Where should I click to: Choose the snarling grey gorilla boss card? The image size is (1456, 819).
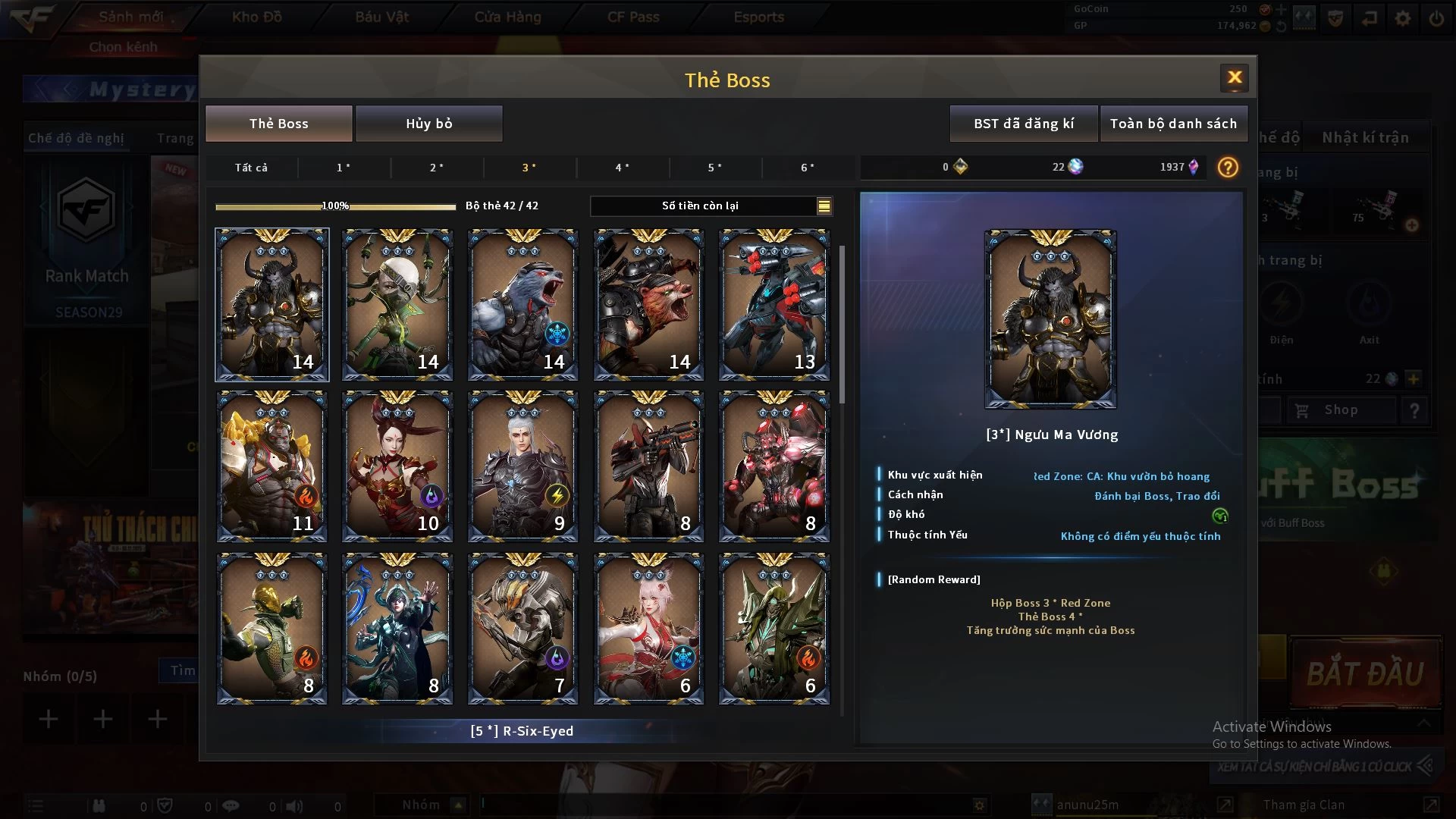click(522, 305)
